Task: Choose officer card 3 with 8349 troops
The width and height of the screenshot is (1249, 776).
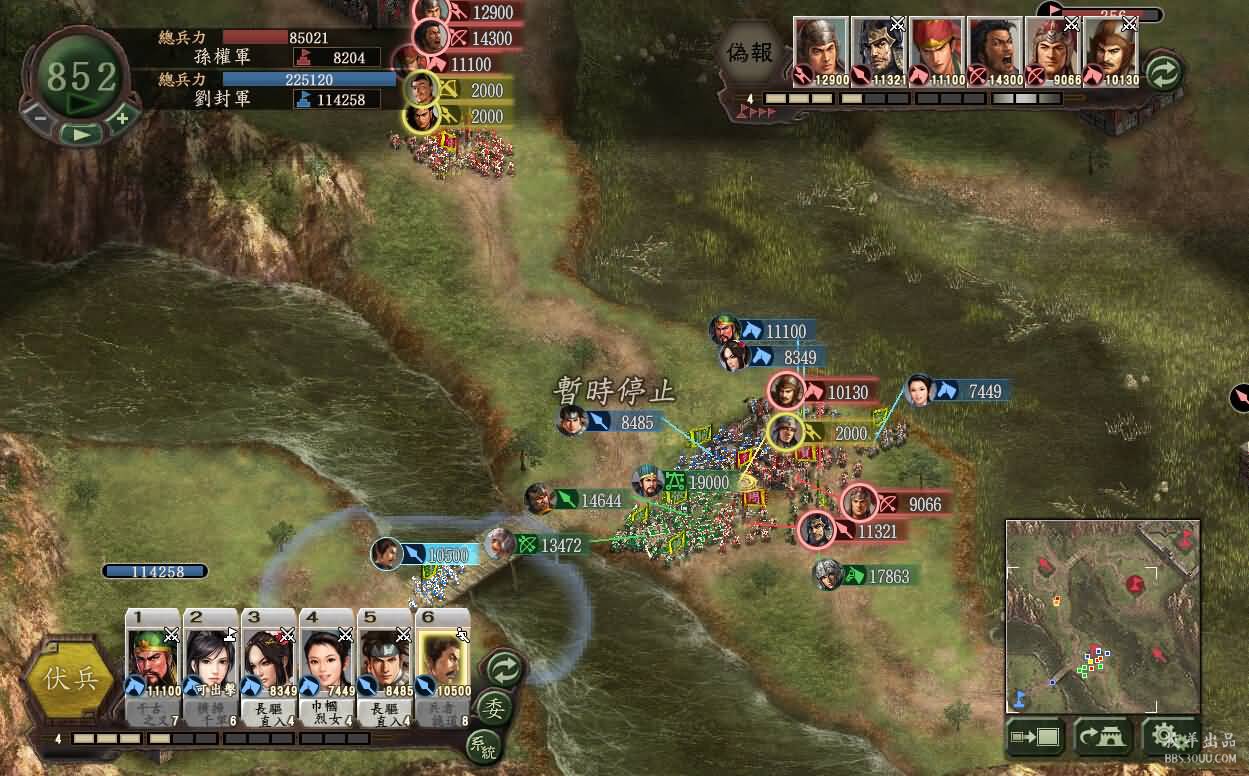Action: pos(269,665)
